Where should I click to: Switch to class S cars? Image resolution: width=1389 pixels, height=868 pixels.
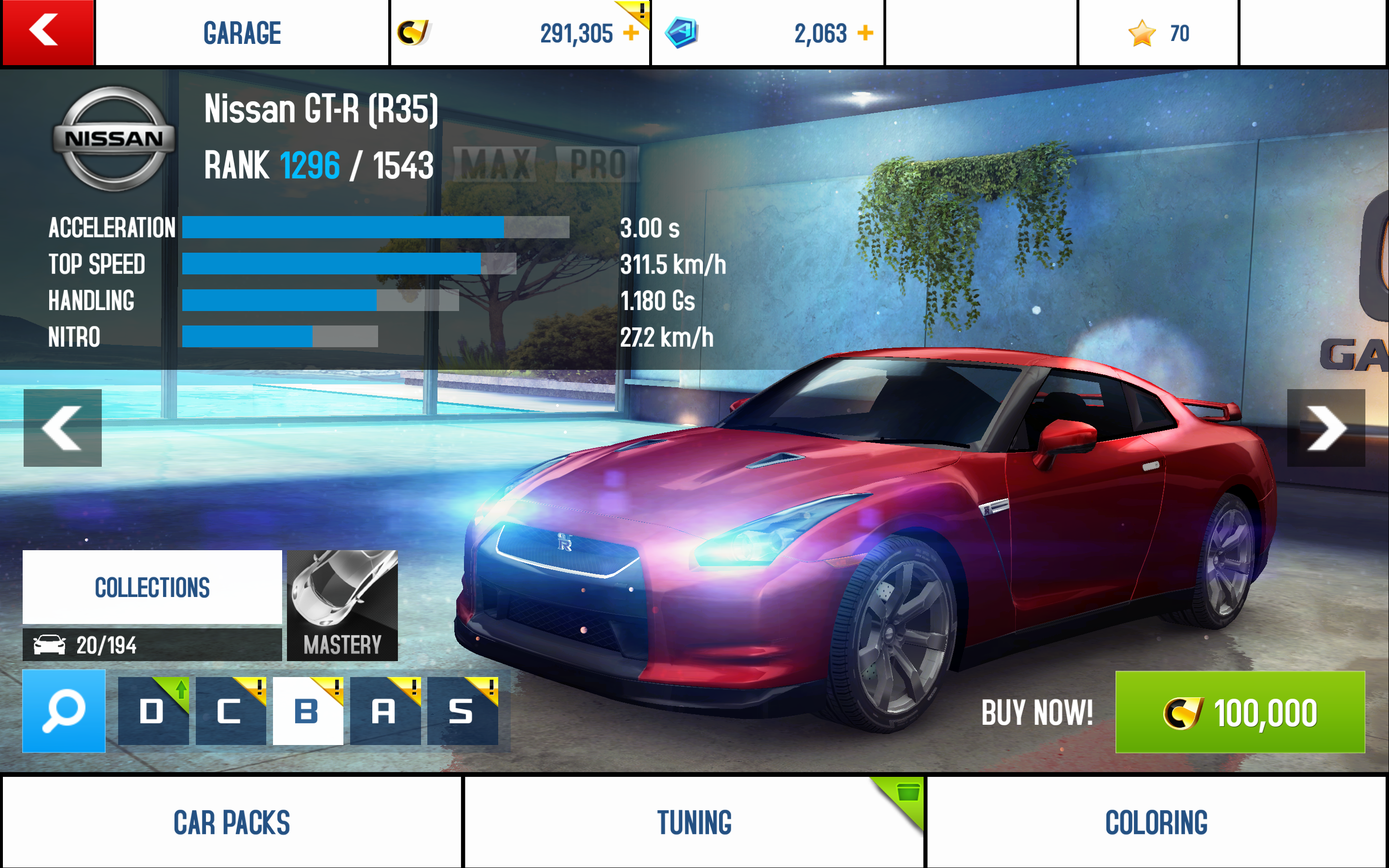462,711
